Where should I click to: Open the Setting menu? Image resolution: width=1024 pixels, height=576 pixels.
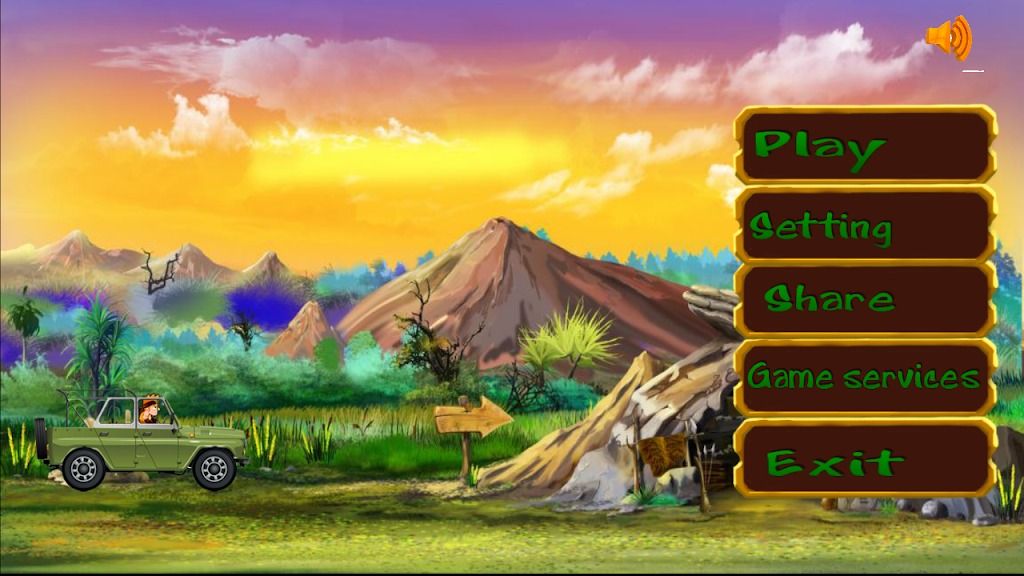(x=865, y=226)
